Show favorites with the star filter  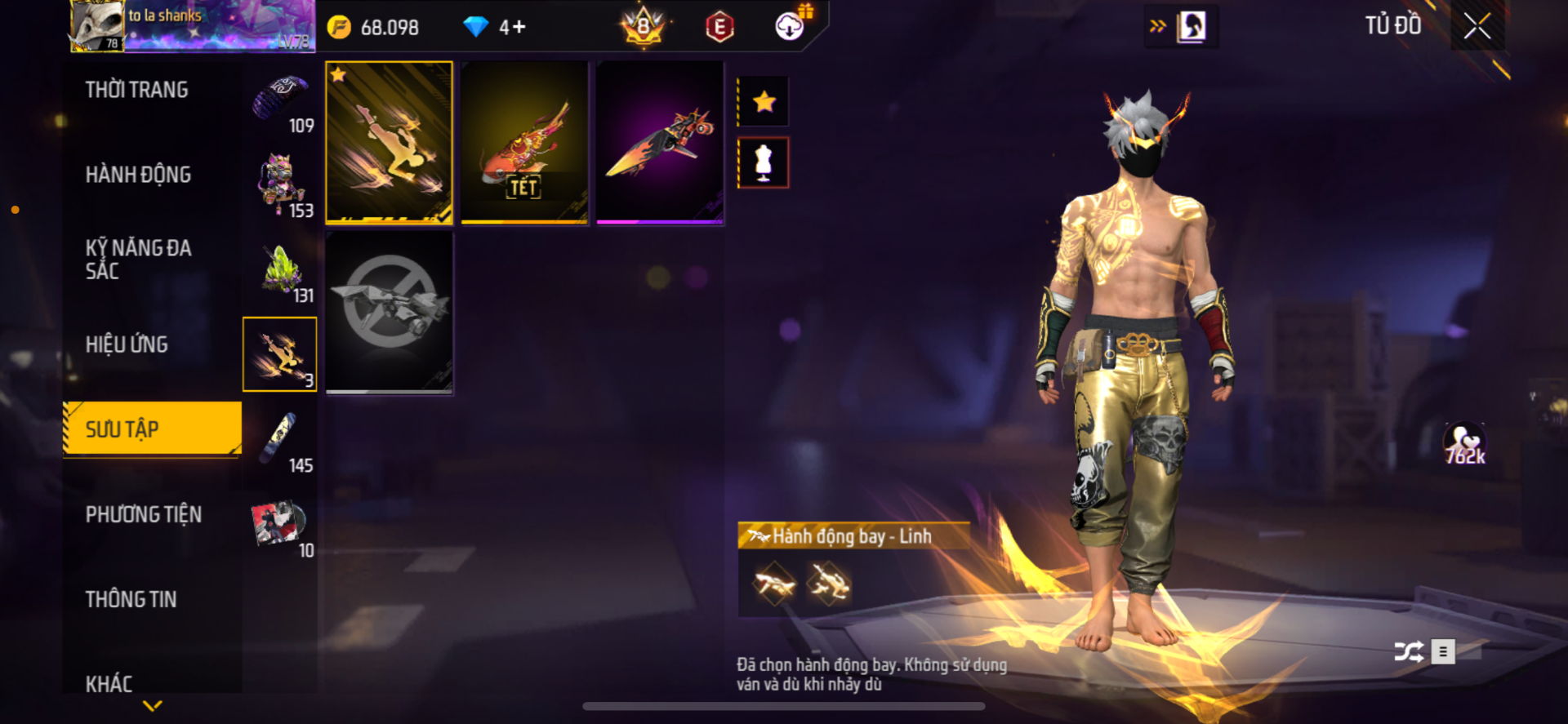coord(764,102)
